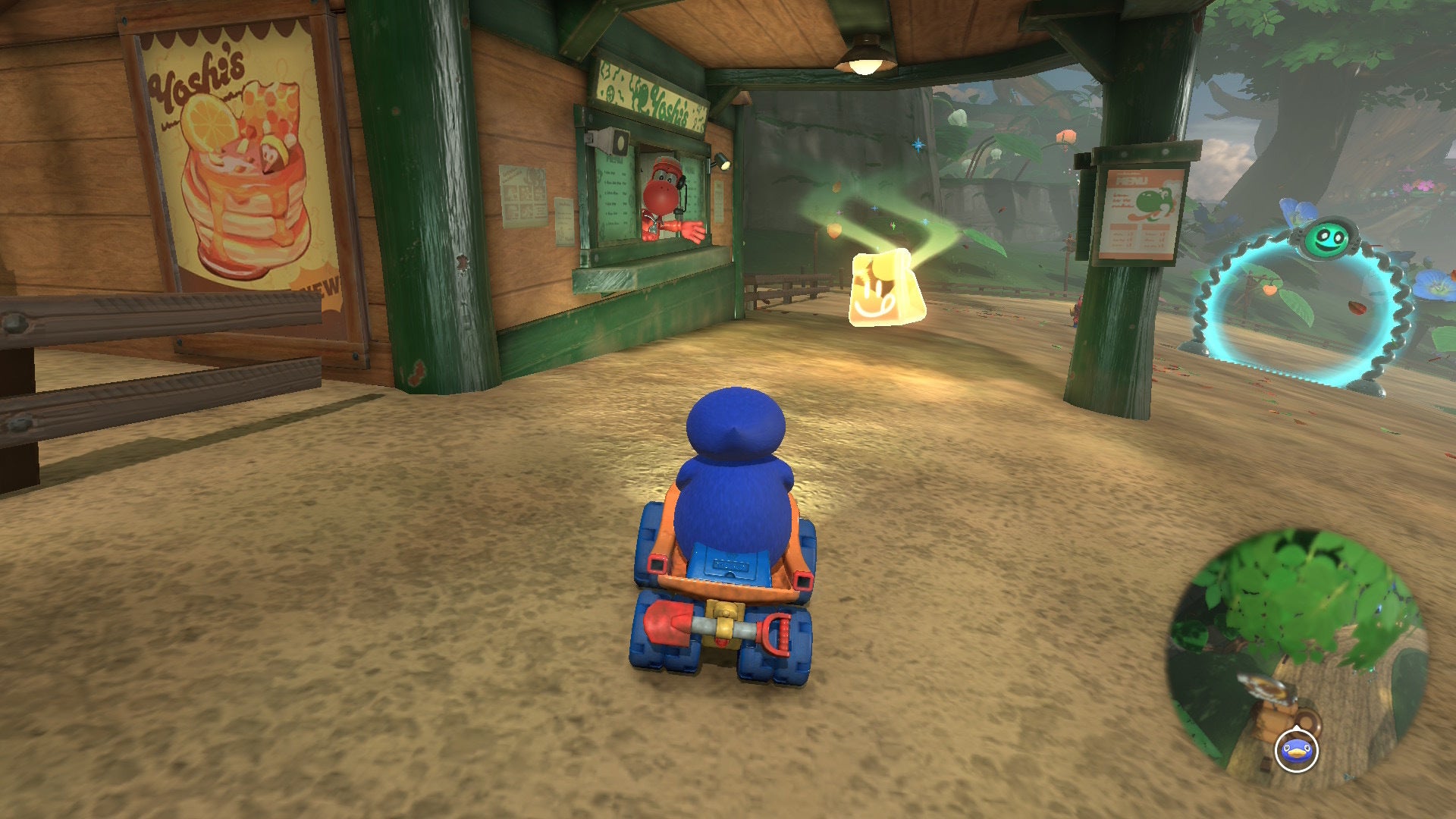
Task: Select the penguin player marker on minimap
Action: coord(1297,751)
